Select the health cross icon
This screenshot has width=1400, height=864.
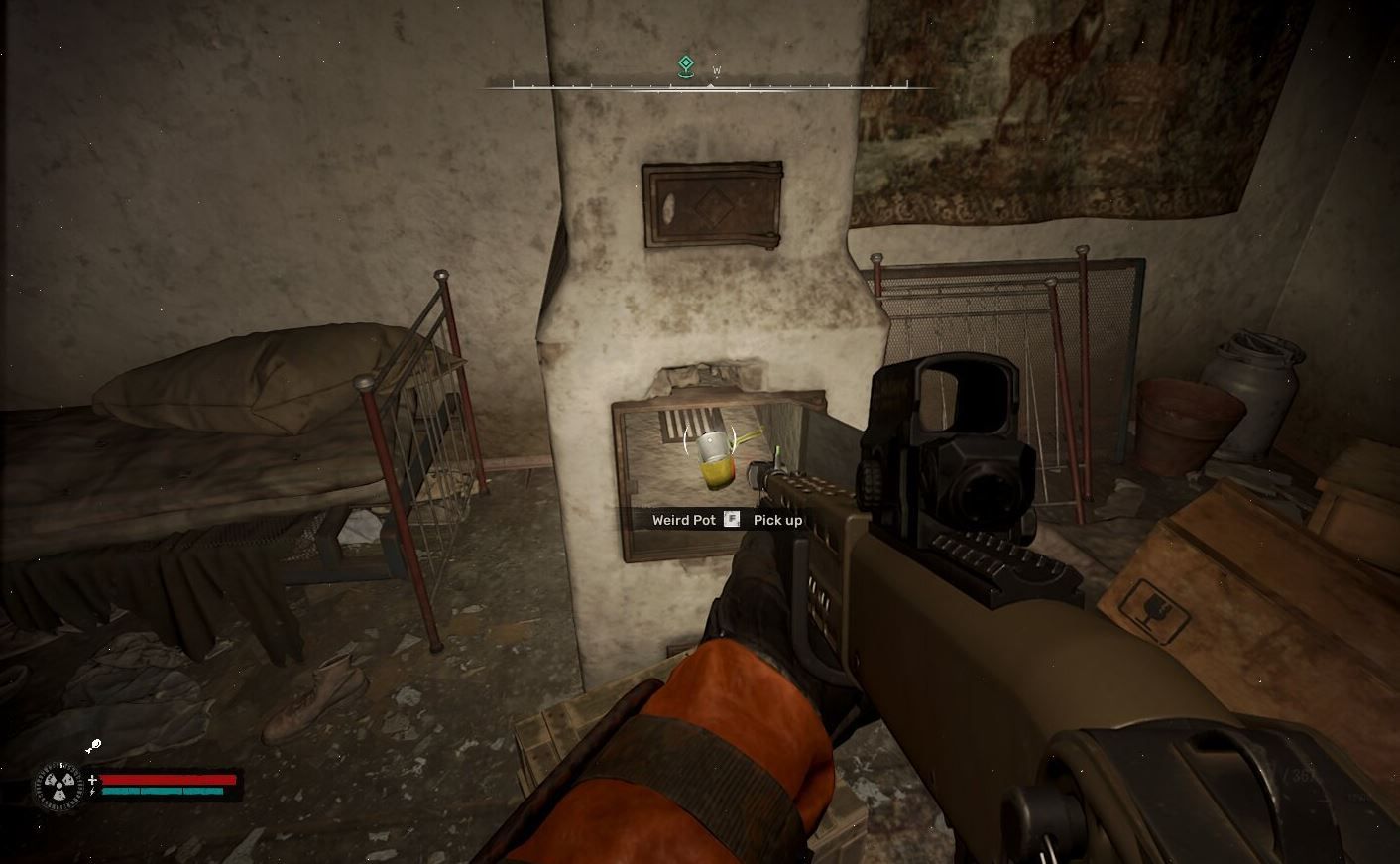point(91,780)
